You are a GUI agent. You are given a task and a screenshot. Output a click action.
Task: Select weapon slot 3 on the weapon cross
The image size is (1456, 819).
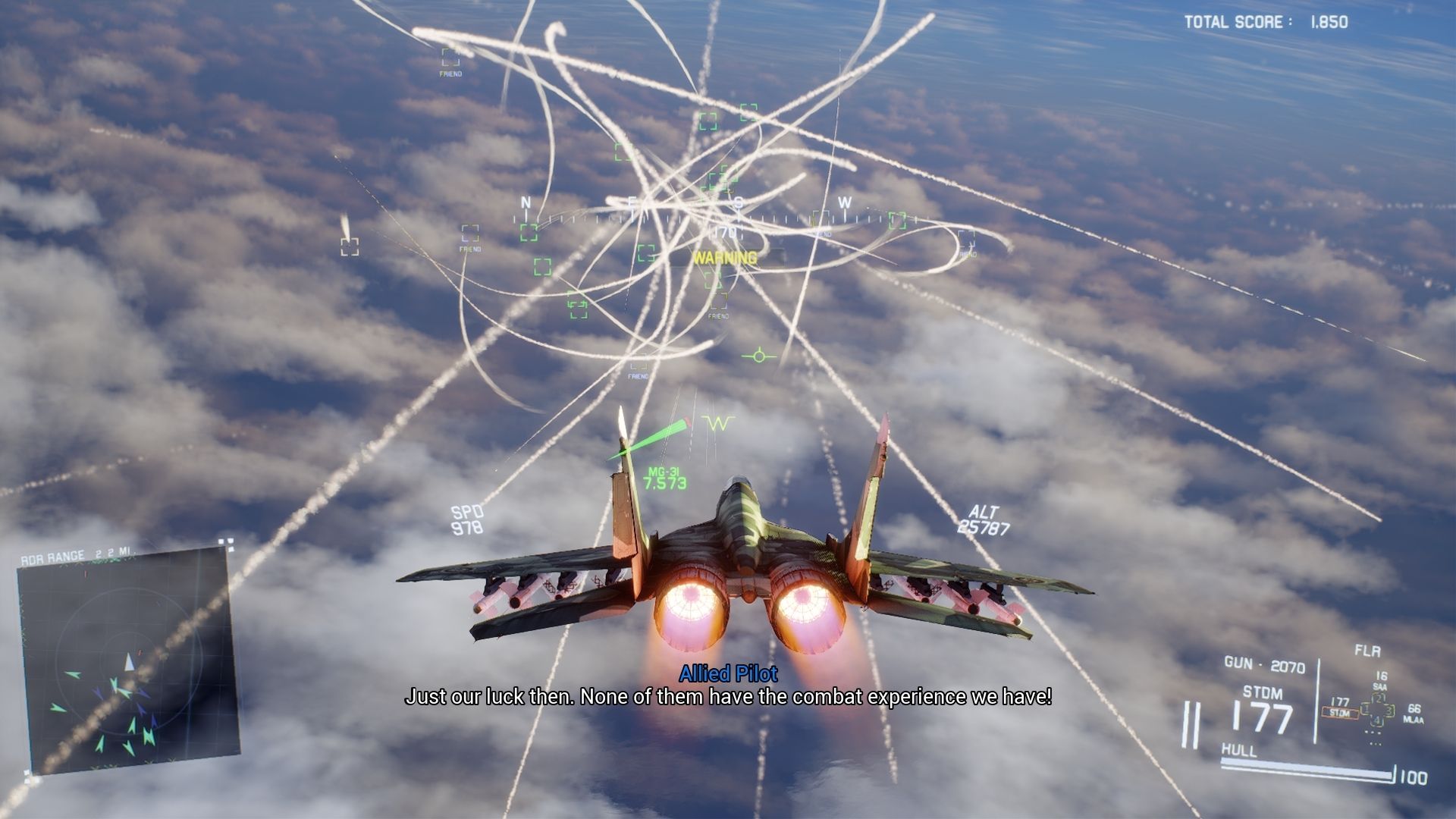click(1390, 711)
